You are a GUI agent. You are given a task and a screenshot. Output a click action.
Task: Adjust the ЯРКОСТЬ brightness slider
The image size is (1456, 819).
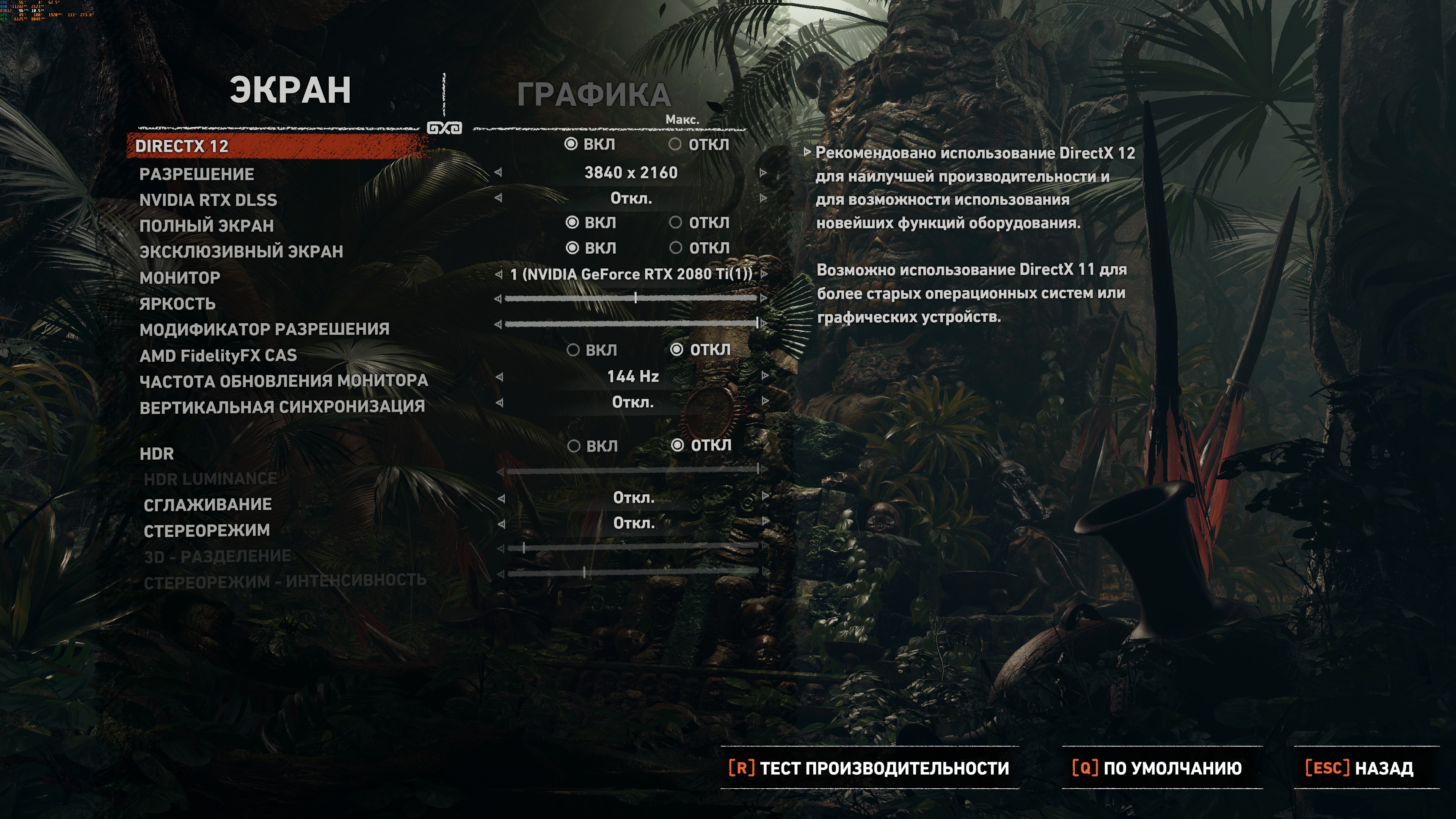pos(635,298)
